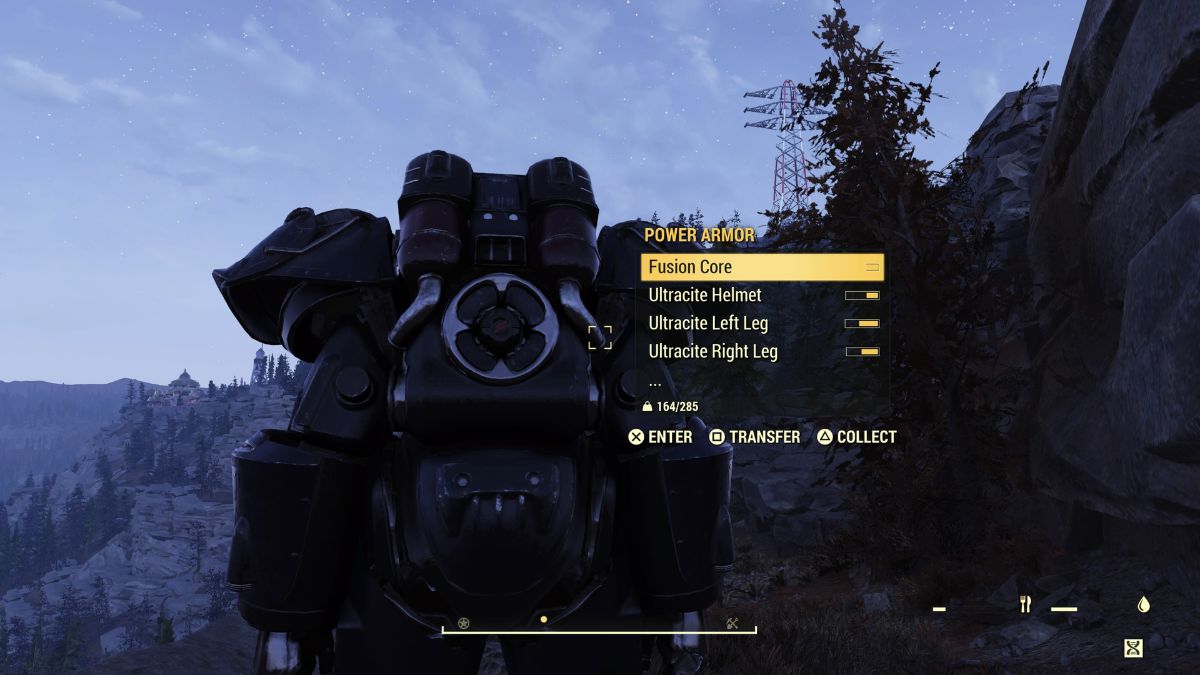The image size is (1200, 675).
Task: Pick the Ultracite Right Leg item
Action: [762, 351]
